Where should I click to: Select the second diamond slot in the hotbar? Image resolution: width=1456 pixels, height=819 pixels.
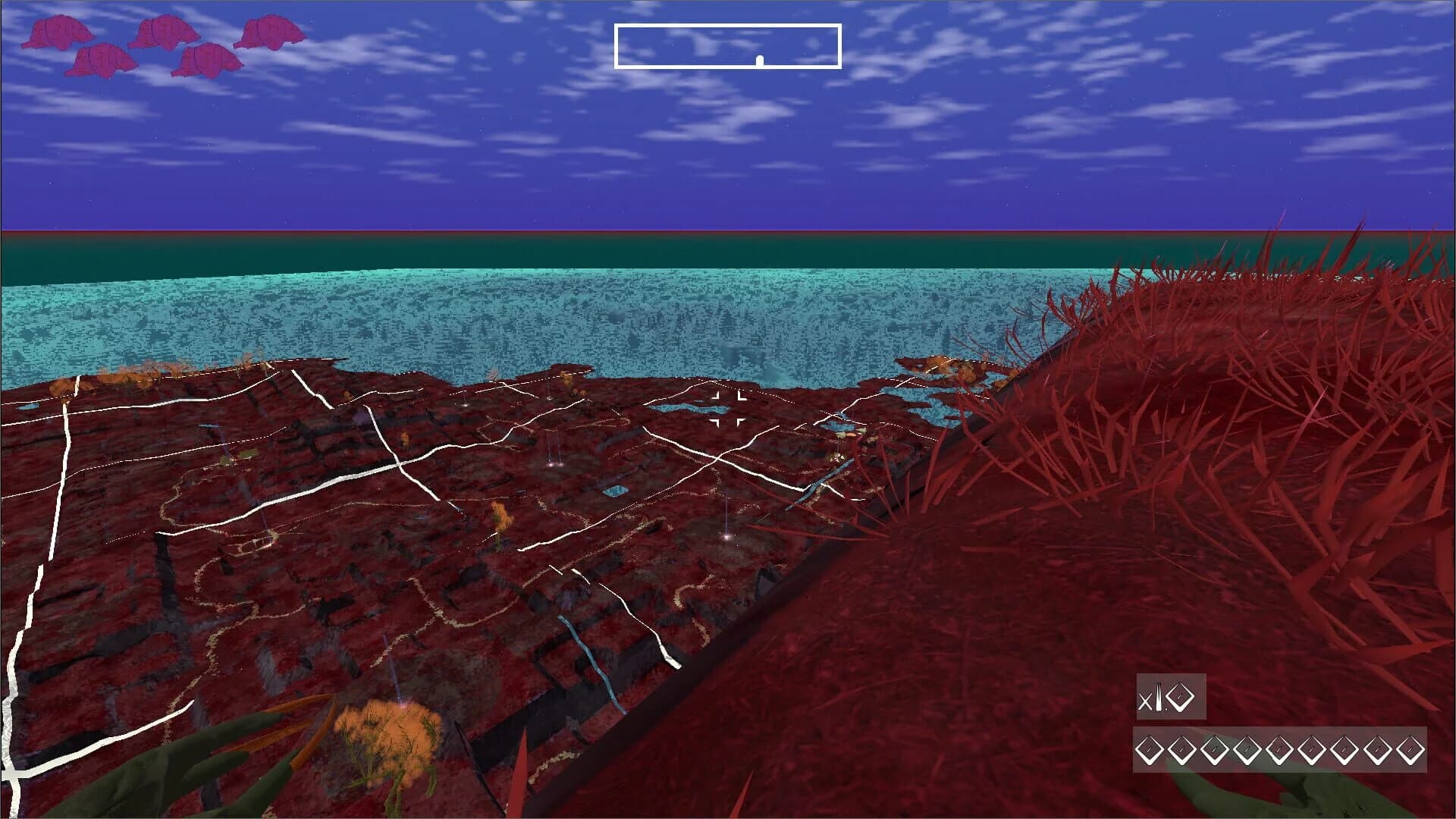click(1181, 750)
